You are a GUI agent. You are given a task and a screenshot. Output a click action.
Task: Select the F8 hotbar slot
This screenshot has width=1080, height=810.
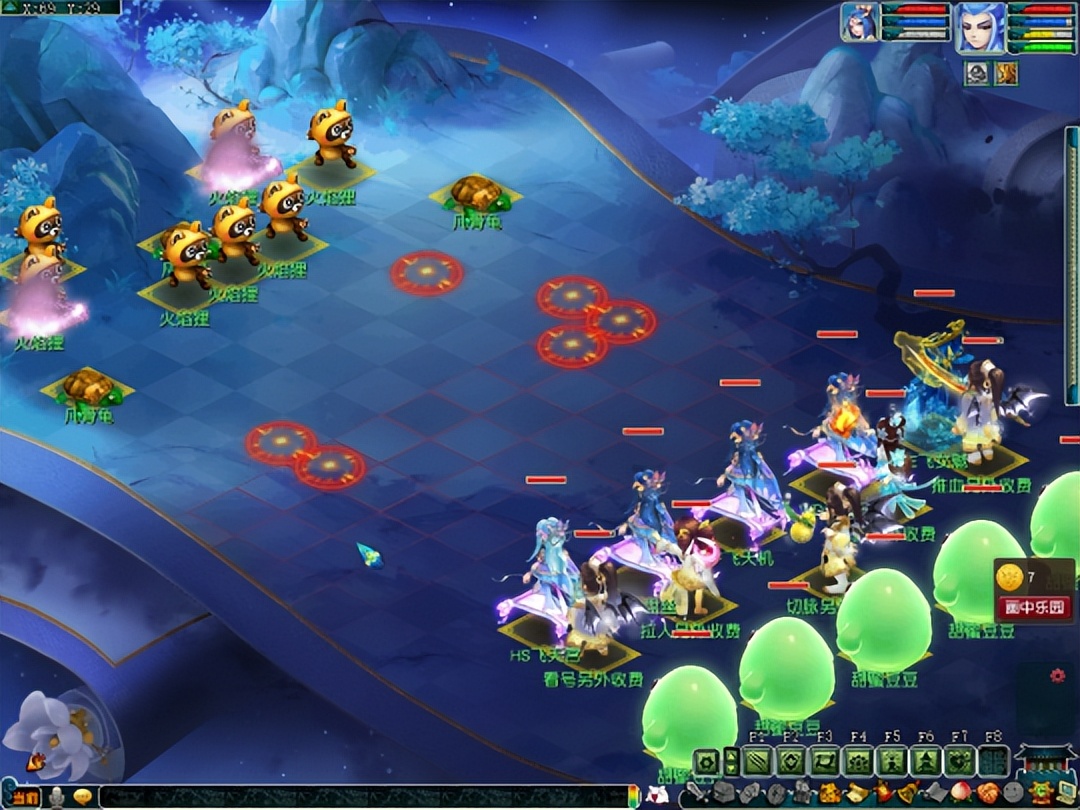click(x=993, y=761)
